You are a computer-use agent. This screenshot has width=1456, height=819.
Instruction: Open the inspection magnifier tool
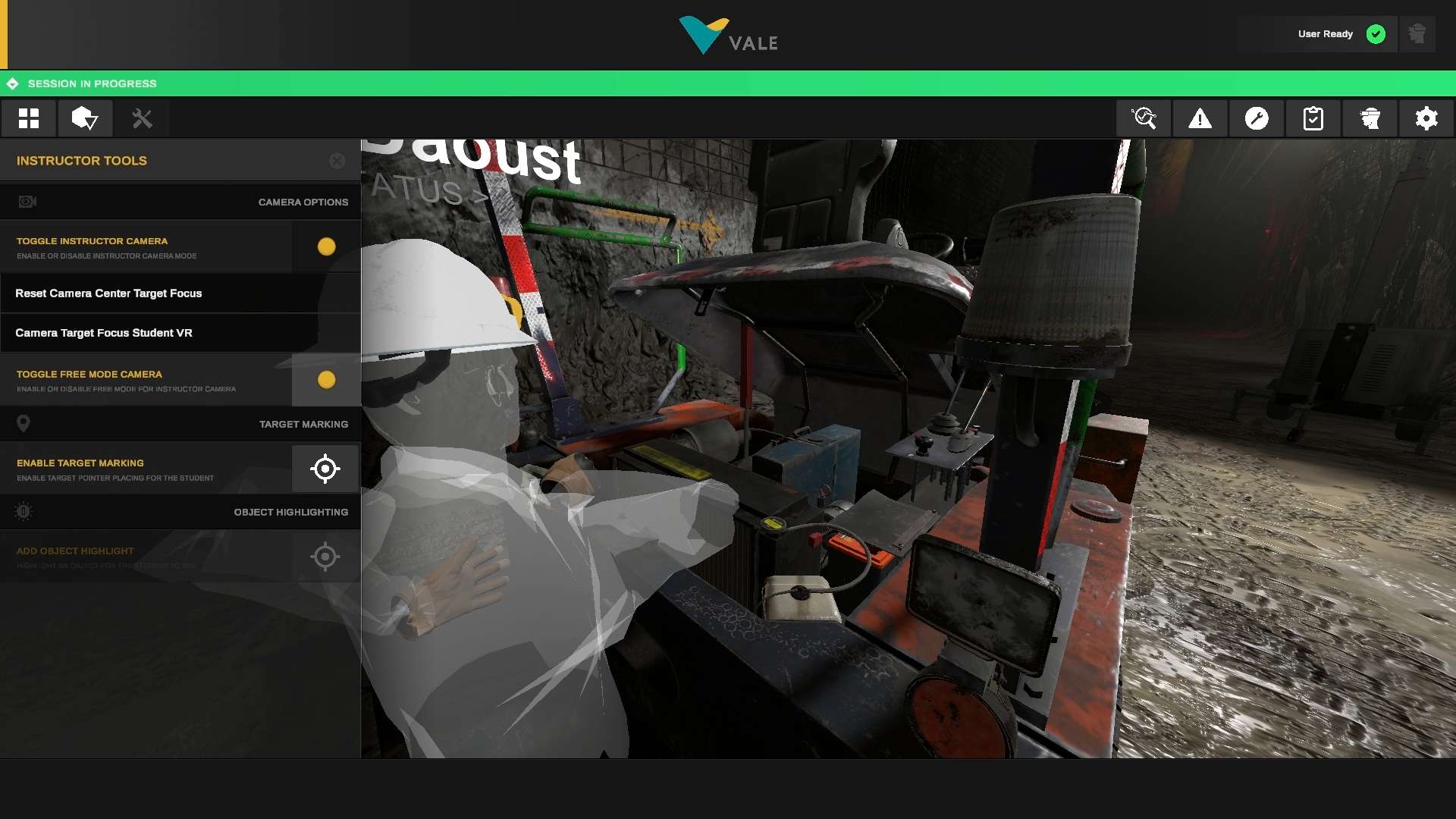pyautogui.click(x=1144, y=118)
